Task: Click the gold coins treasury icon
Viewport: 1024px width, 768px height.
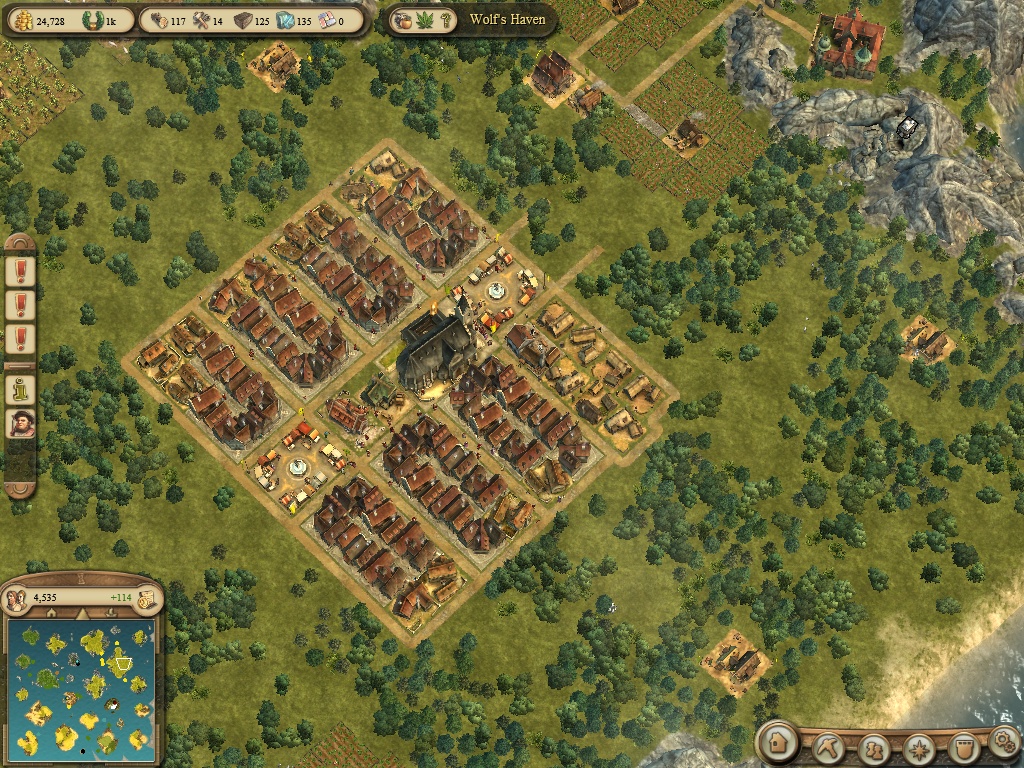Action: pyautogui.click(x=22, y=20)
